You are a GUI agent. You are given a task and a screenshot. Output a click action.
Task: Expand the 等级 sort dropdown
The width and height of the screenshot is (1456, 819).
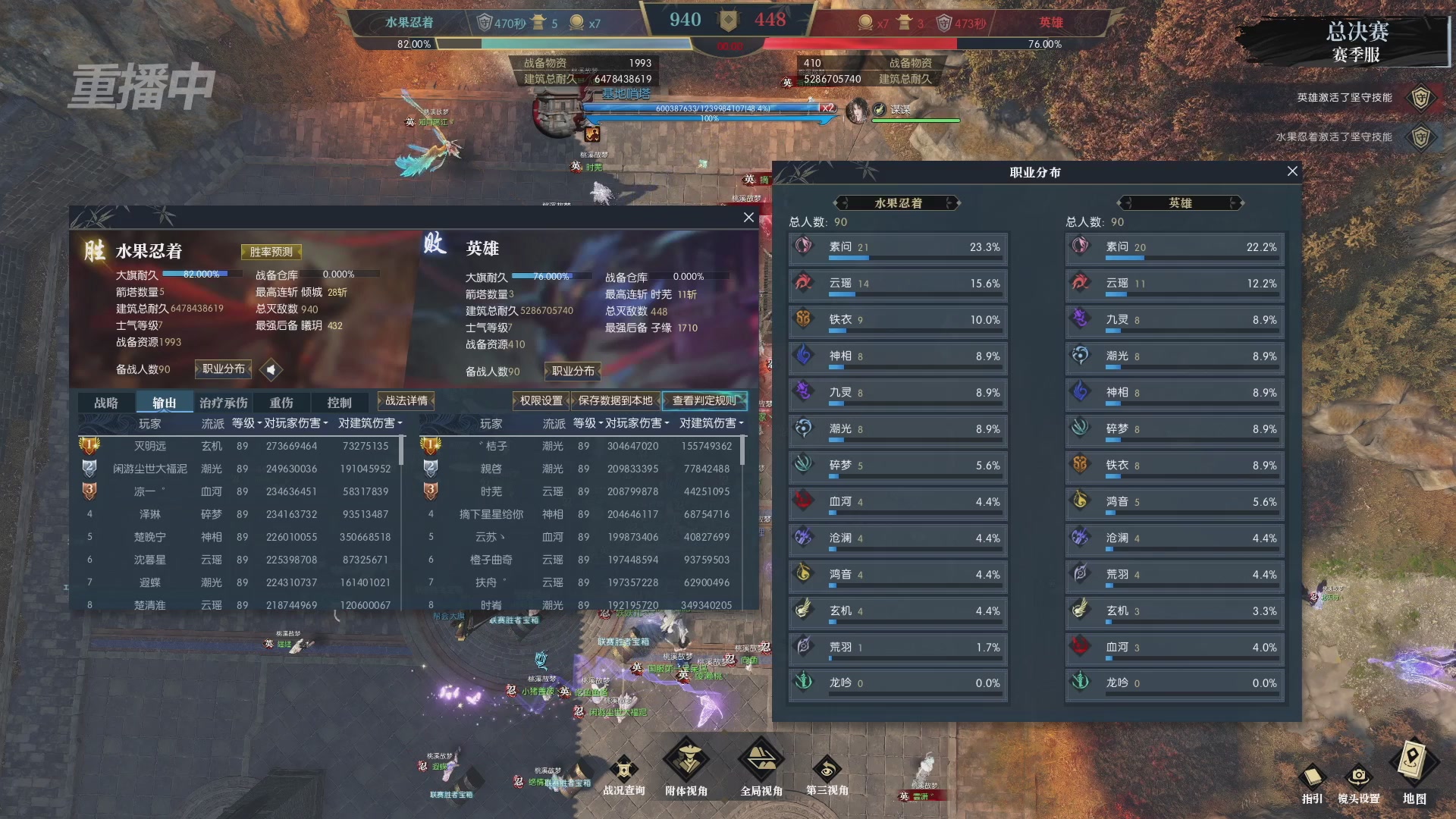click(x=243, y=423)
